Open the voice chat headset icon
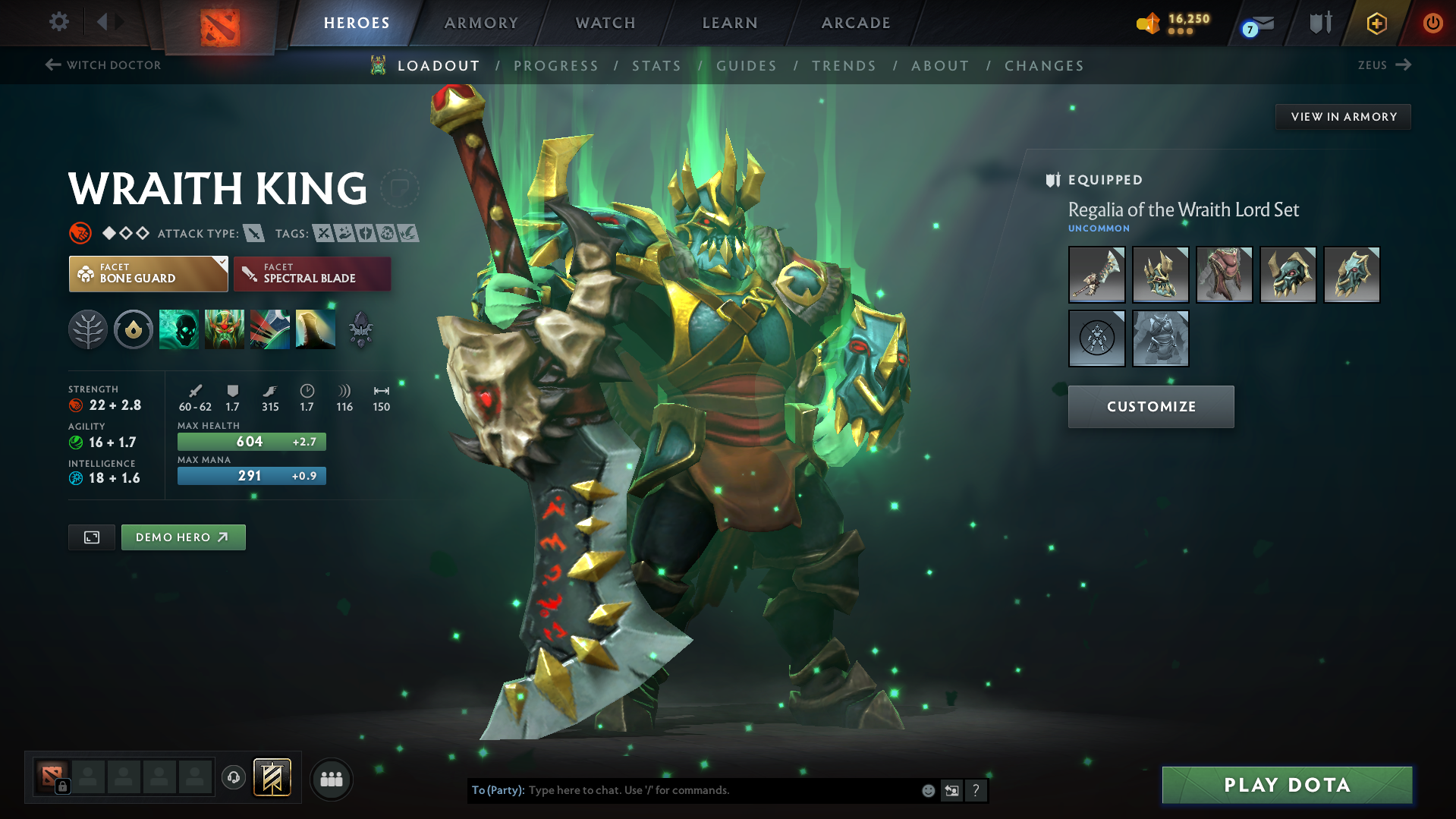 (233, 778)
